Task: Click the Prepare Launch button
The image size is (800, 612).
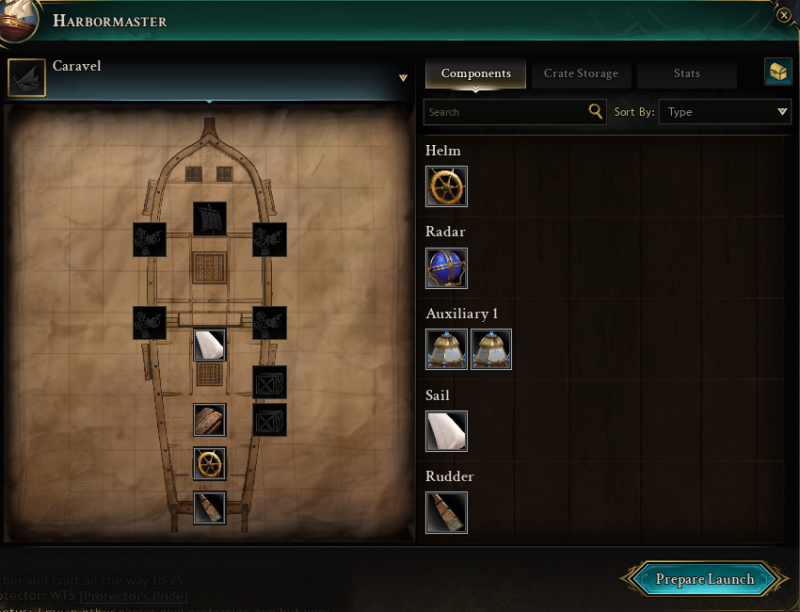Action: click(704, 580)
